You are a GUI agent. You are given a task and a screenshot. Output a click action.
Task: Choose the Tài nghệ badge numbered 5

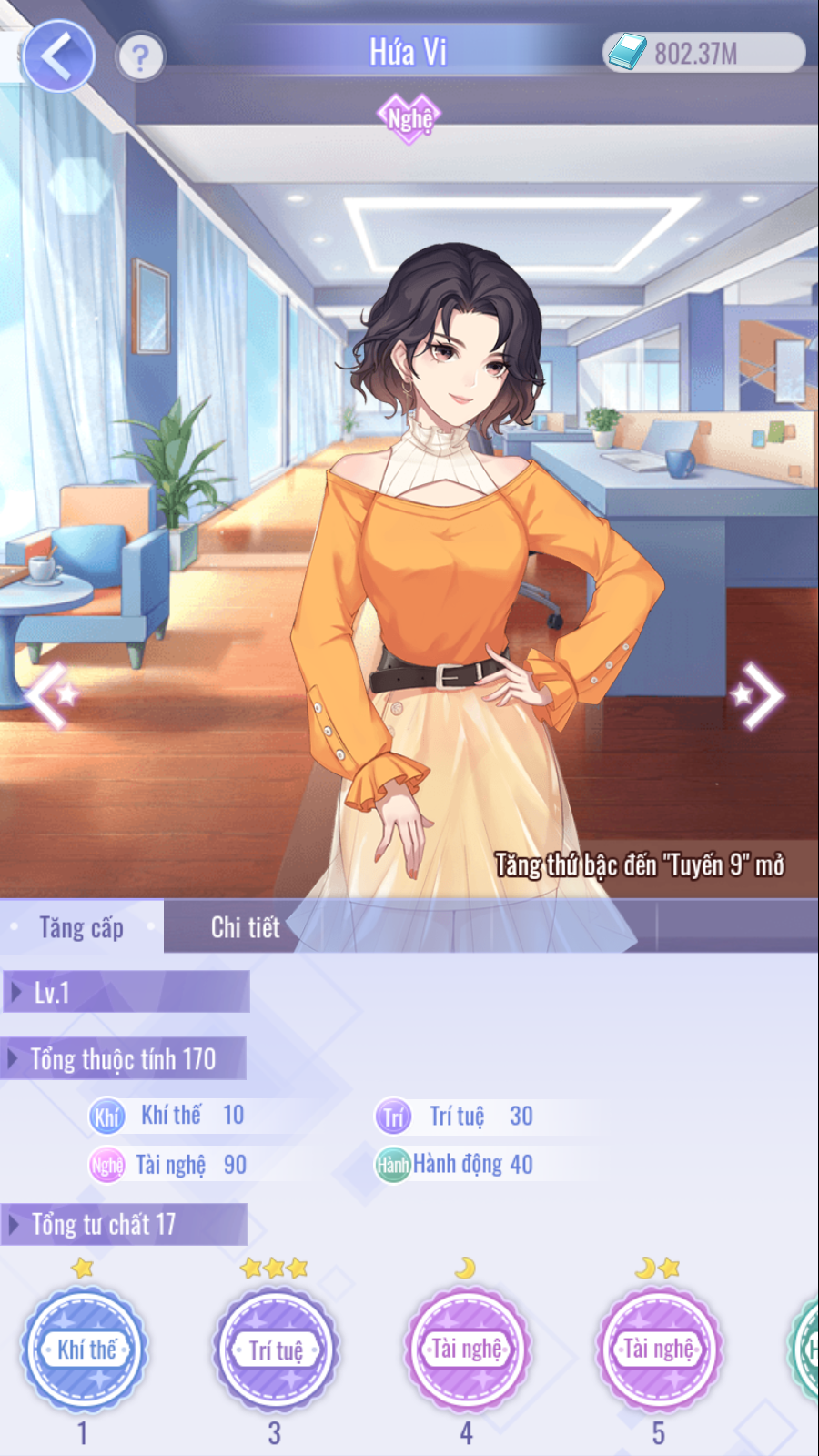coord(659,1349)
